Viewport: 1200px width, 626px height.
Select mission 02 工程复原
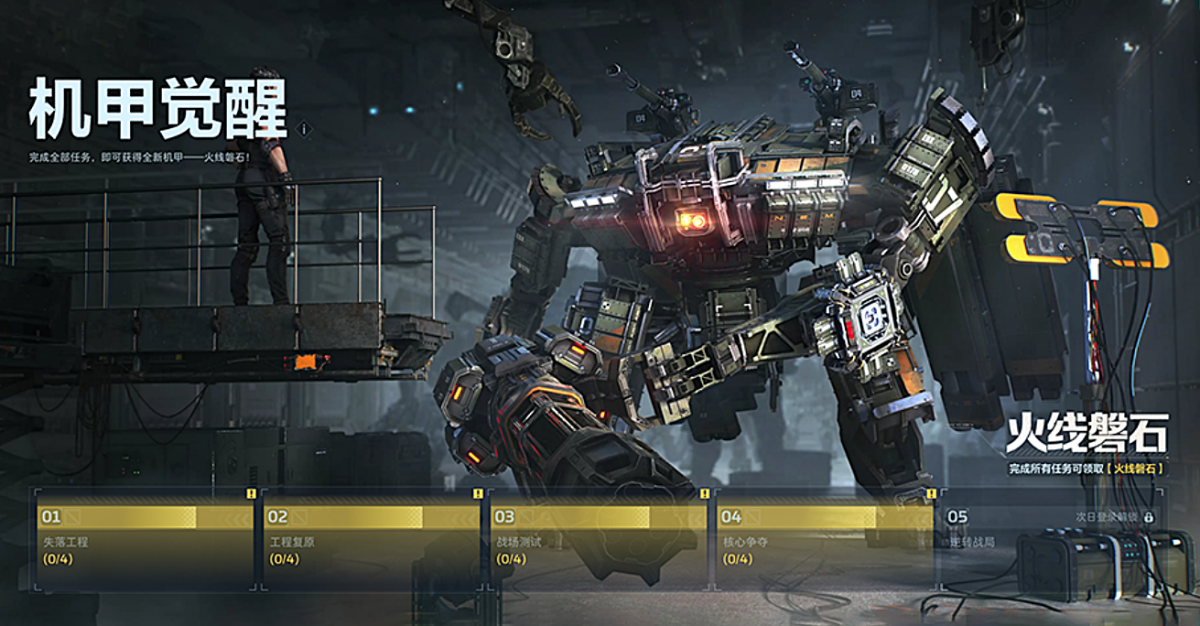372,538
